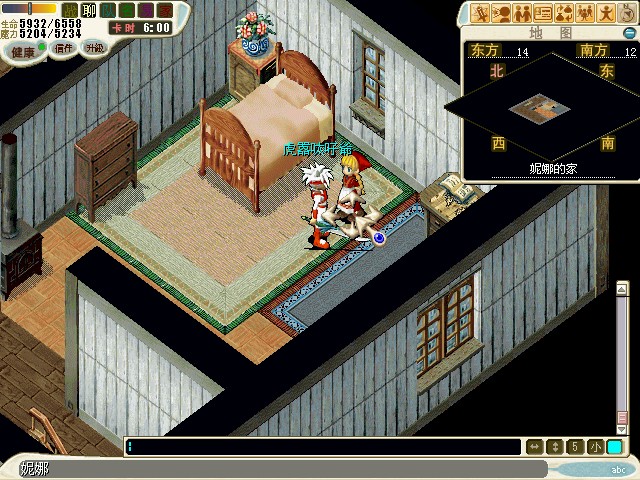
Task: Open the name card icon
Action: tap(543, 13)
